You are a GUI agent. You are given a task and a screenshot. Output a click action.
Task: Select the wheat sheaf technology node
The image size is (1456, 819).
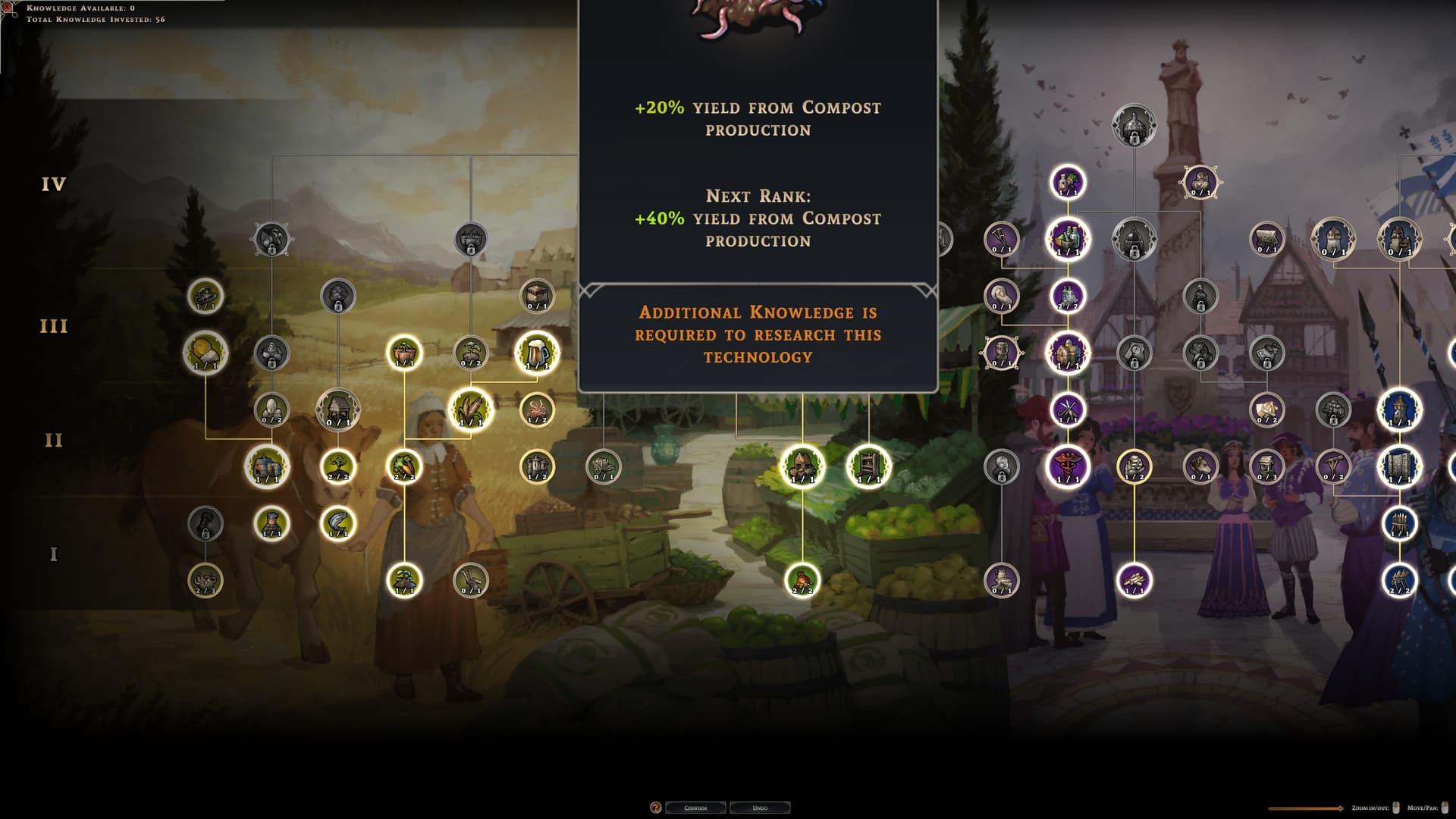click(471, 409)
